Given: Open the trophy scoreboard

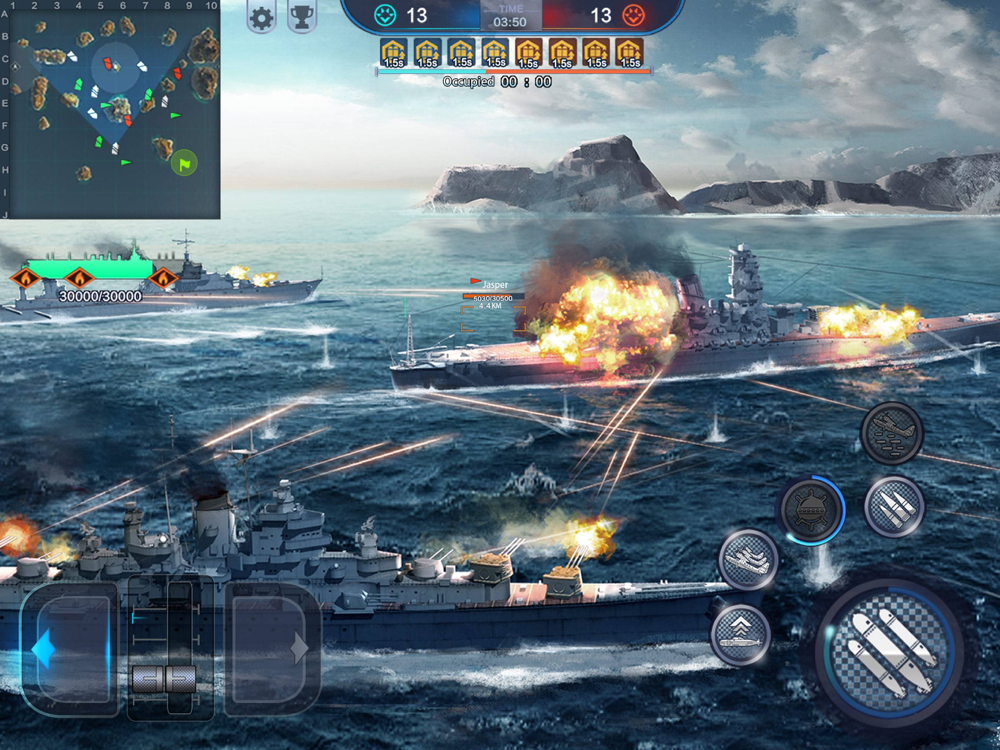Looking at the screenshot, I should [x=302, y=18].
